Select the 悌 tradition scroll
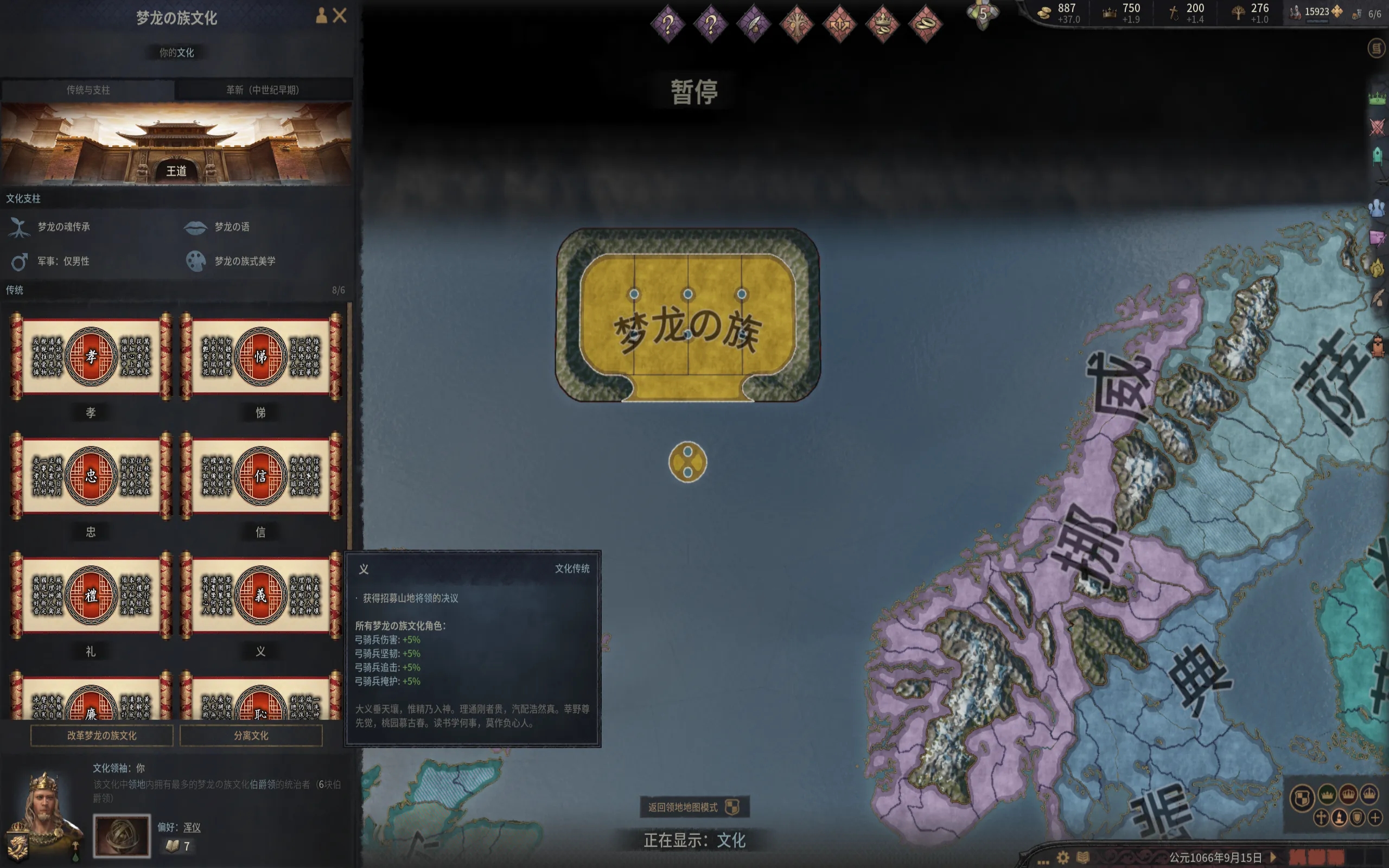The image size is (1389, 868). click(260, 356)
